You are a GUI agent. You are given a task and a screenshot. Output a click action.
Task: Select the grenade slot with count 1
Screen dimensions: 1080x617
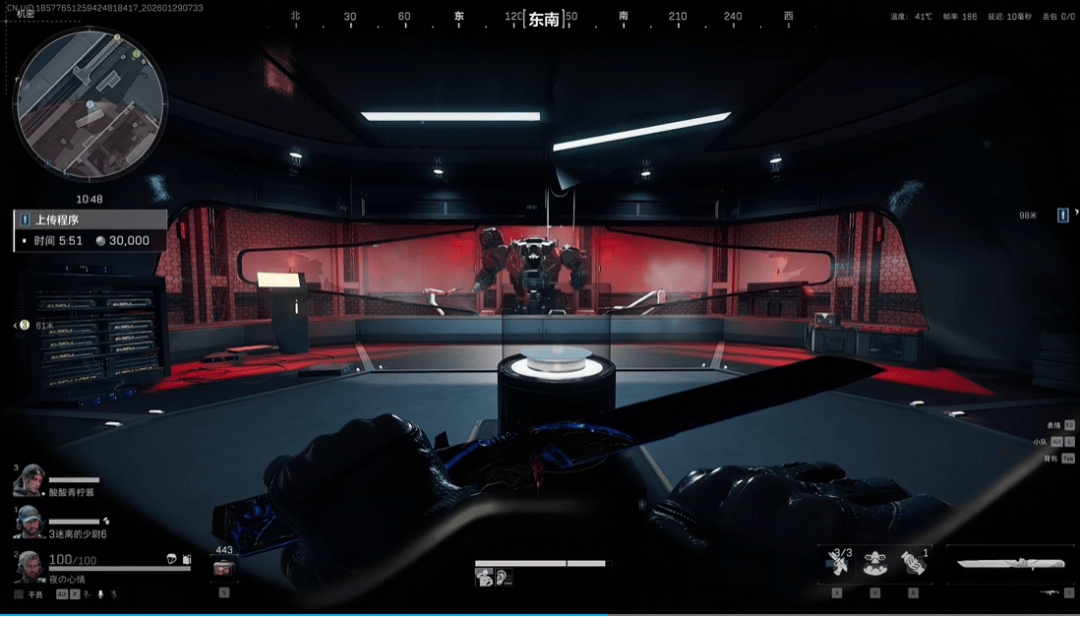click(x=912, y=564)
